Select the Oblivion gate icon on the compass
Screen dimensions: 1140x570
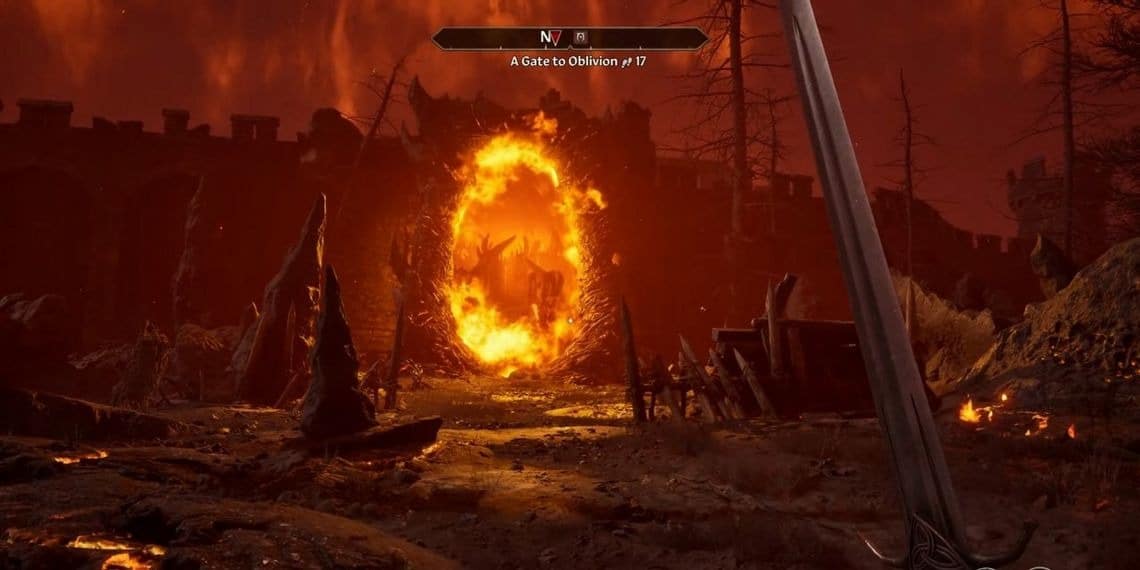(580, 37)
